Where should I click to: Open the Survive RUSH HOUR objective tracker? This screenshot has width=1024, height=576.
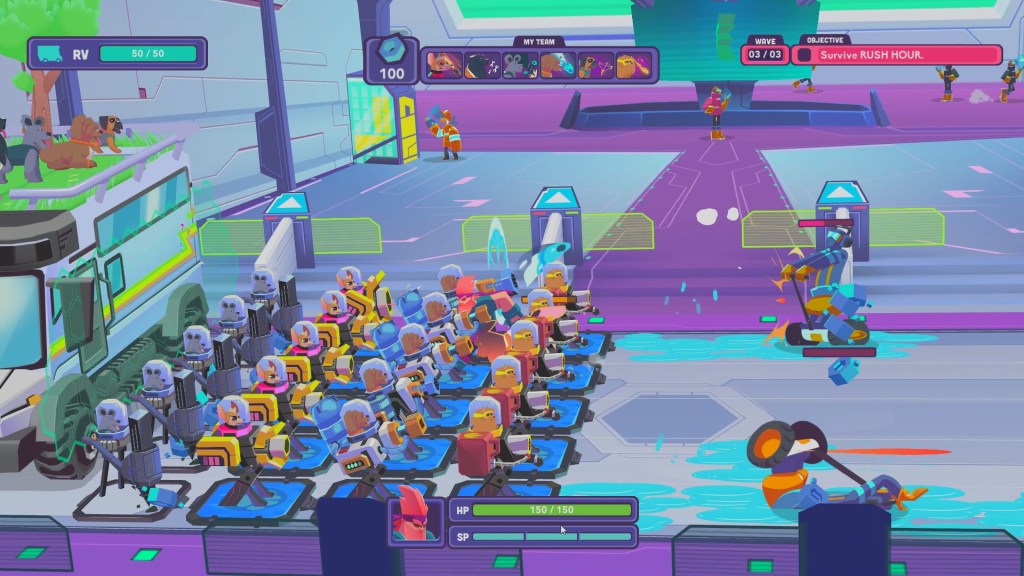[897, 55]
